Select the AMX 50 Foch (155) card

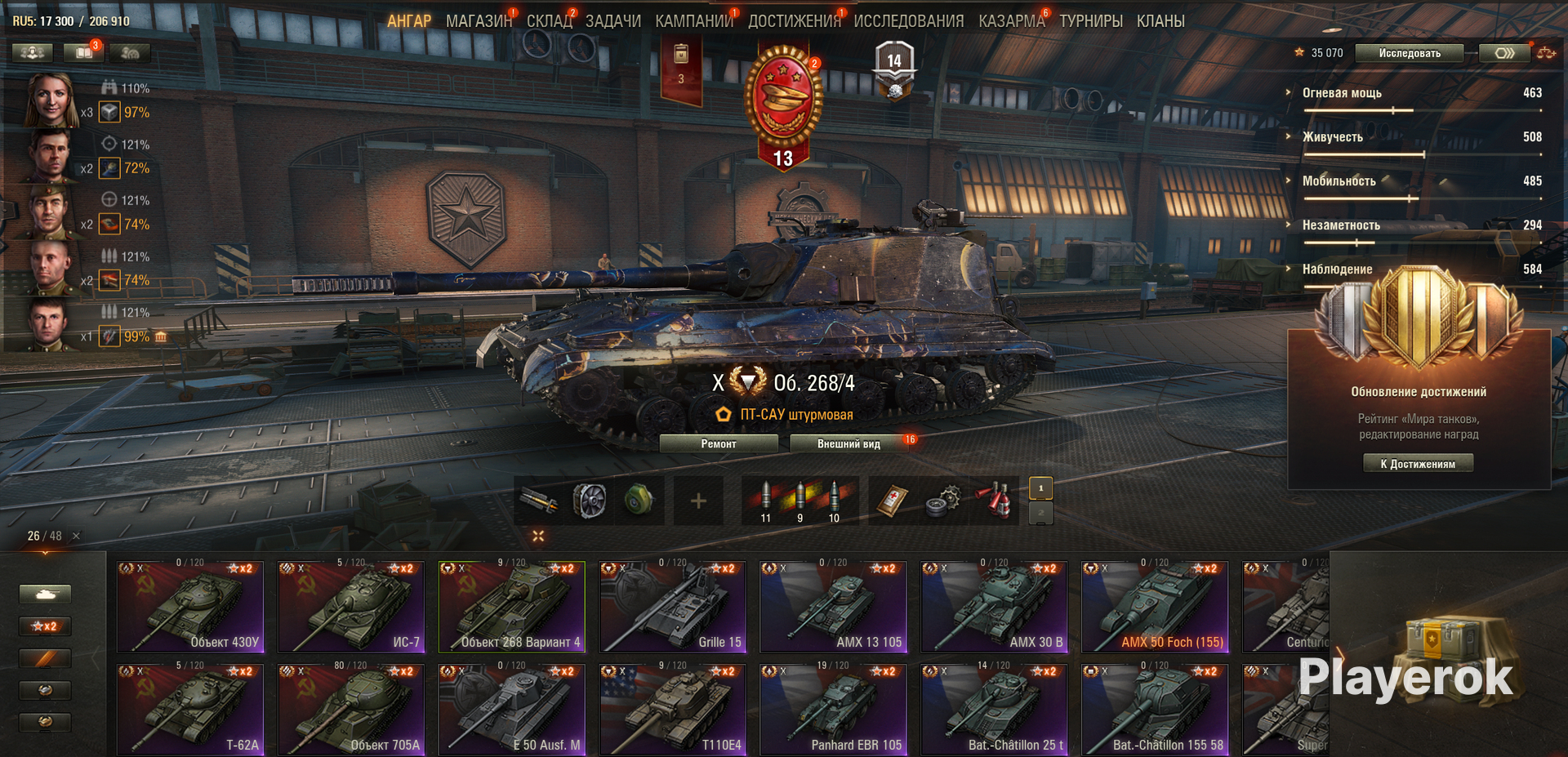(x=1155, y=606)
